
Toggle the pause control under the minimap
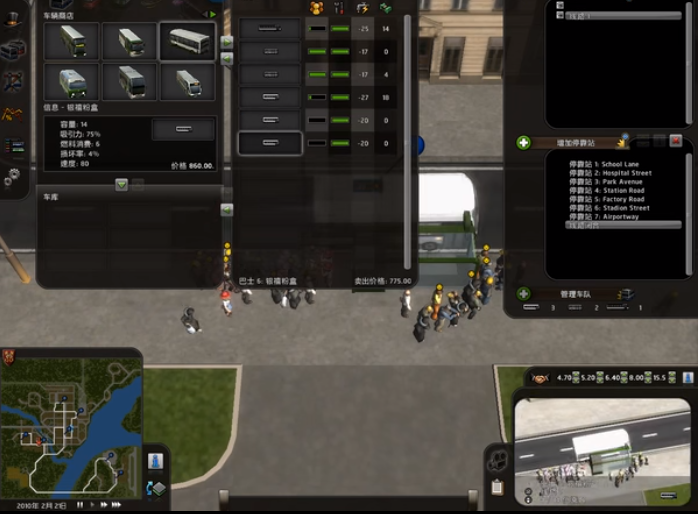pyautogui.click(x=80, y=506)
